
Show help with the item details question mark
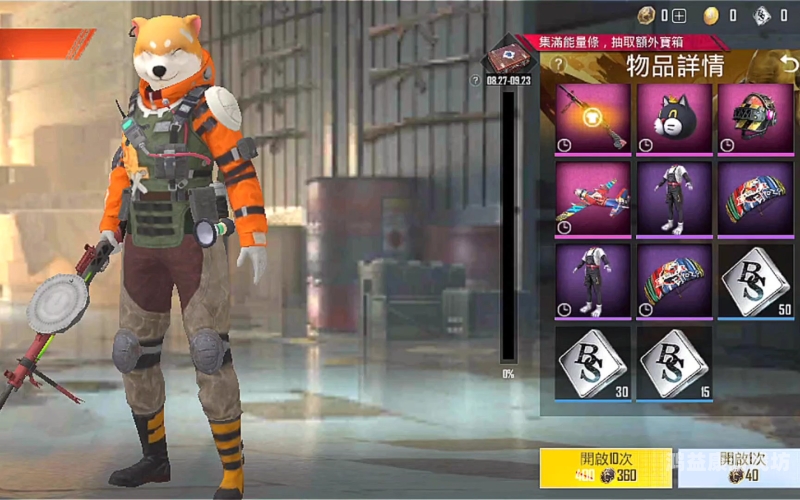558,66
